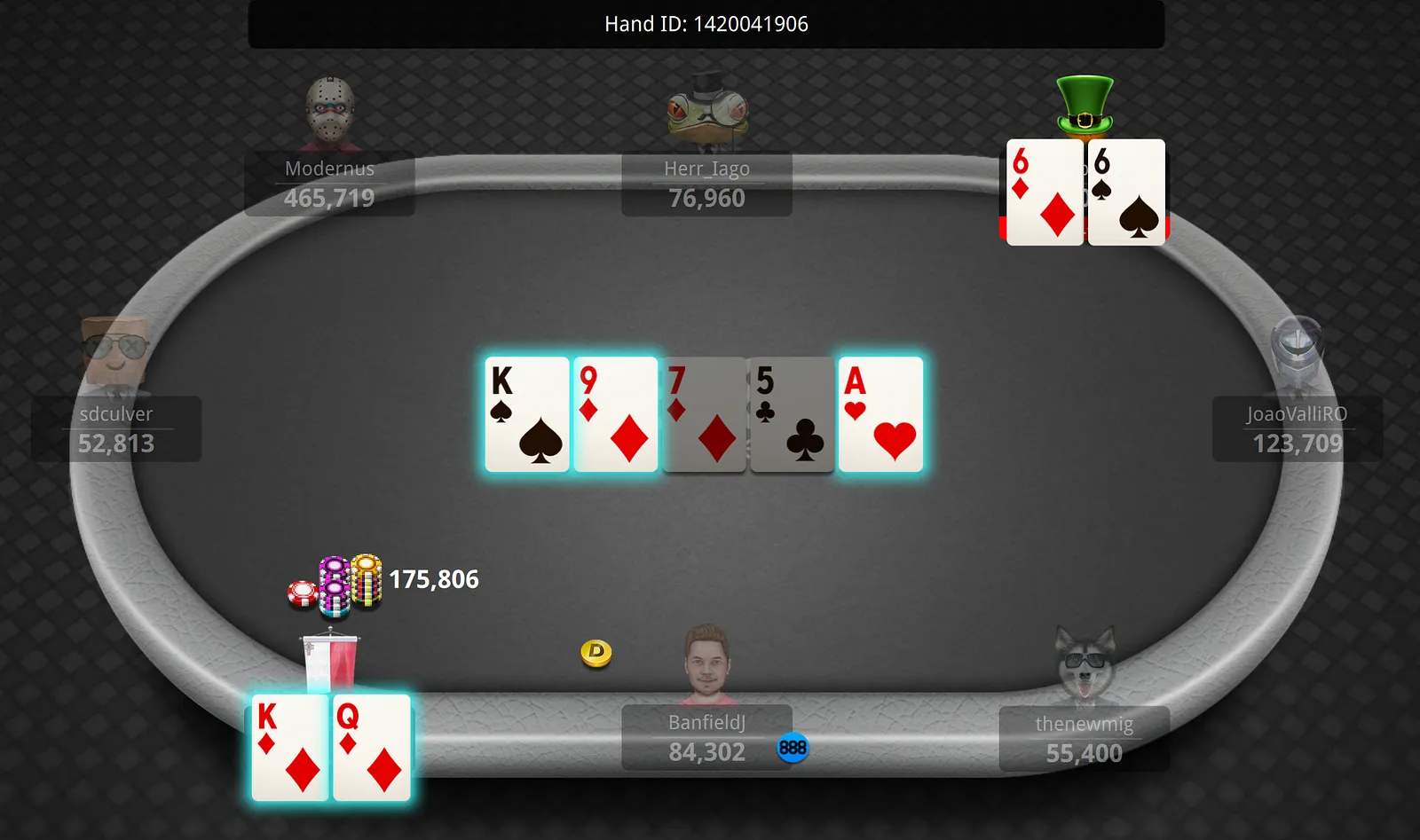The height and width of the screenshot is (840, 1420).
Task: Select the JoaoValliRO player panel
Action: pos(1297,429)
